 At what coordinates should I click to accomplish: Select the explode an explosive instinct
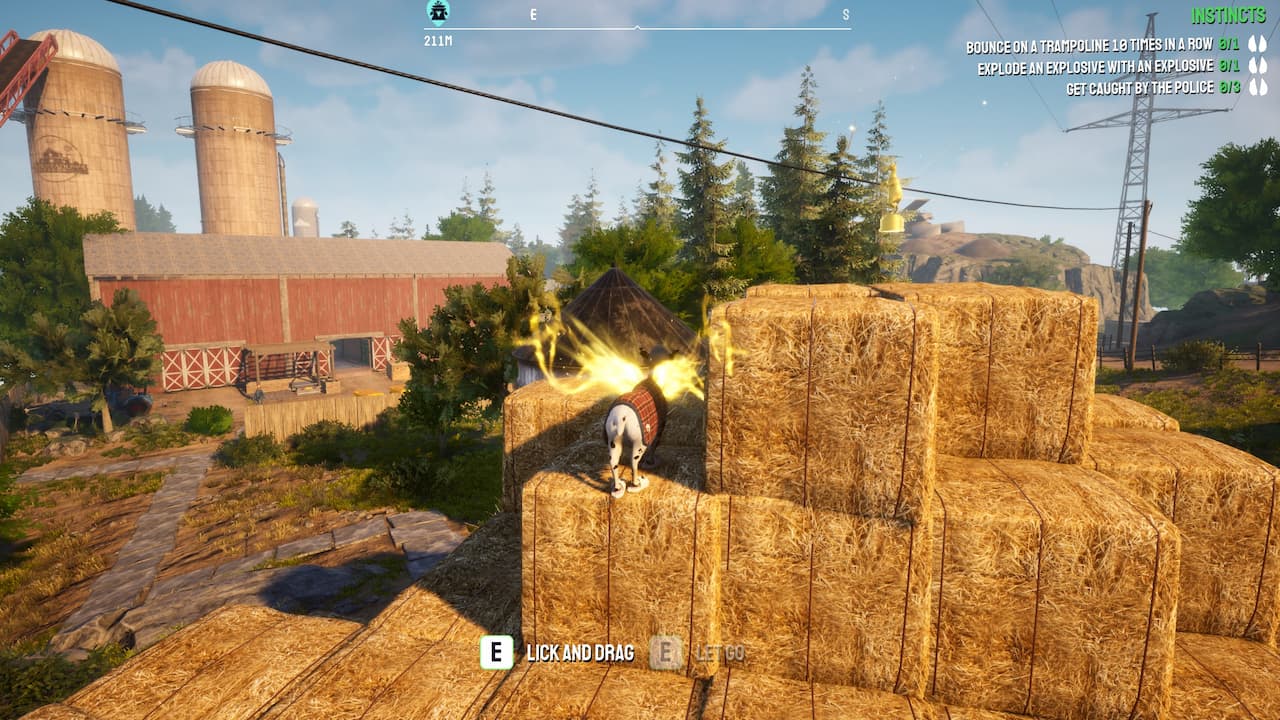click(1094, 67)
